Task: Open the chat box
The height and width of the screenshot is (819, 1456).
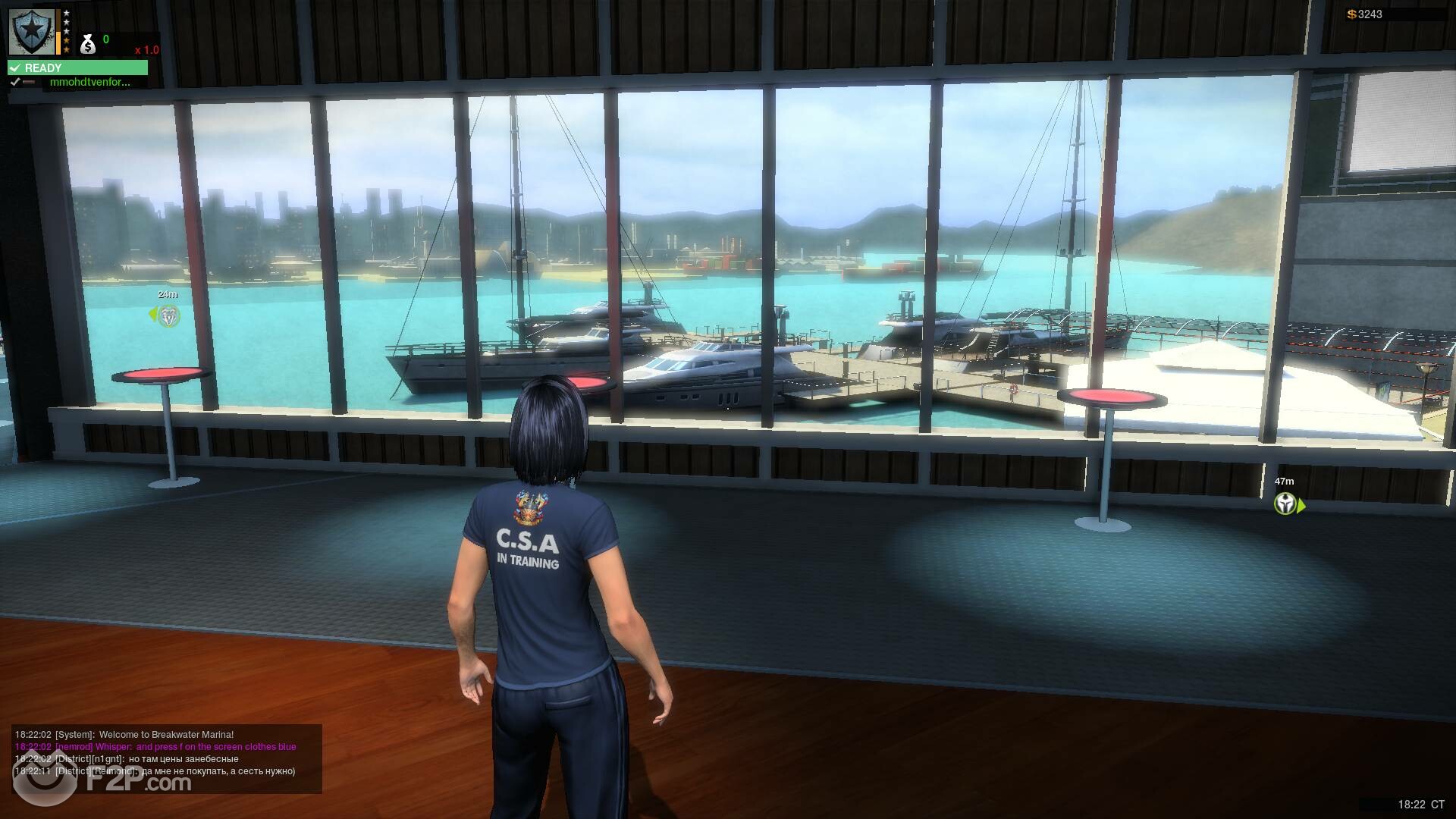Action: [167, 758]
